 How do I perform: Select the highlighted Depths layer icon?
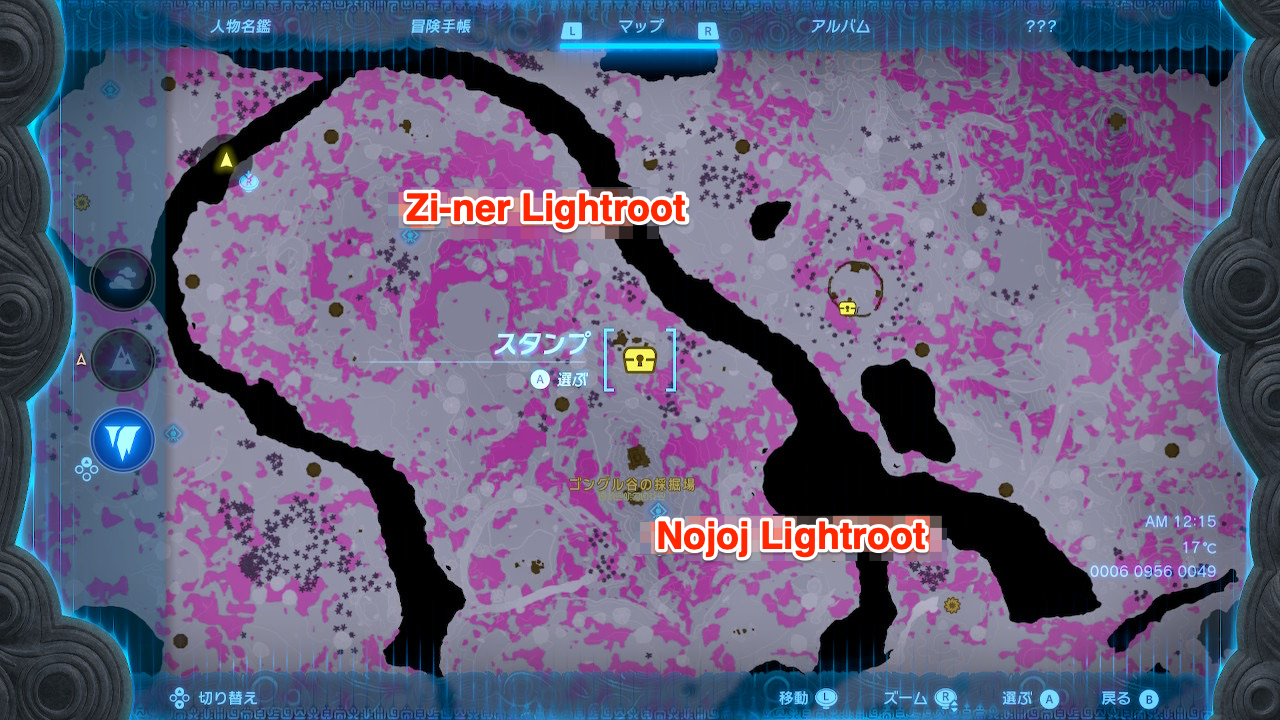122,437
